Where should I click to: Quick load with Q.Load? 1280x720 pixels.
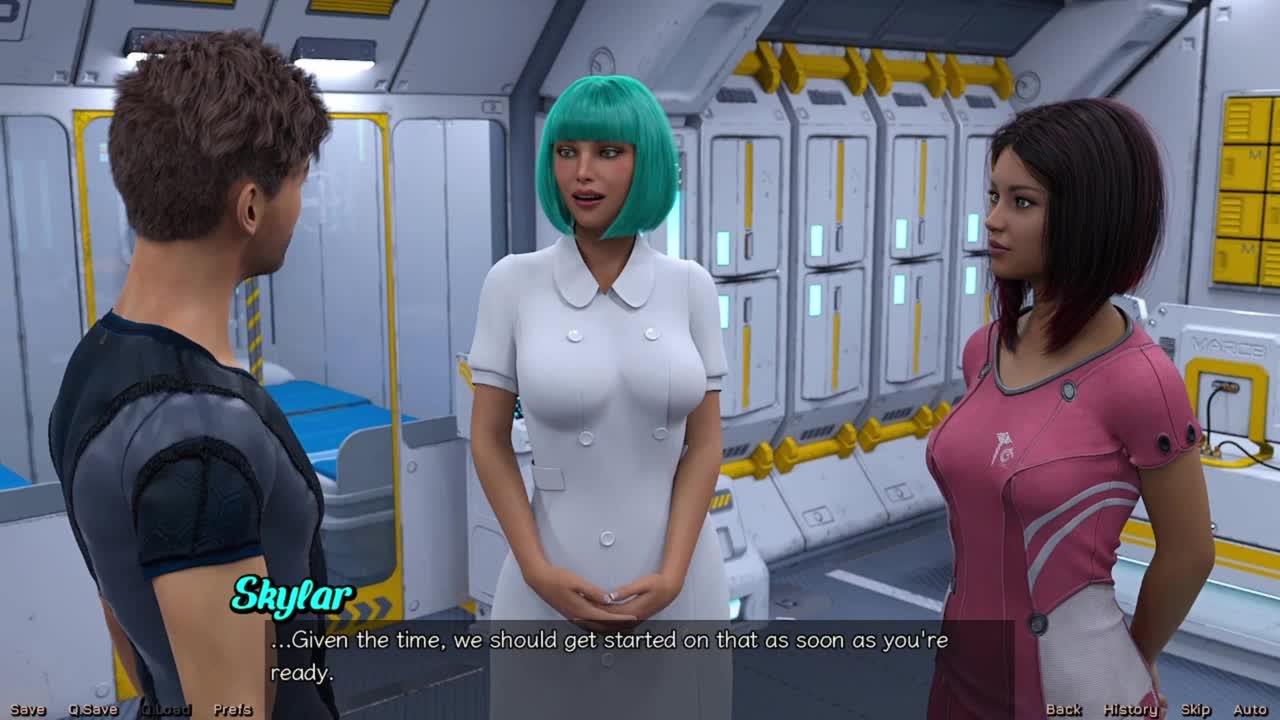click(166, 709)
